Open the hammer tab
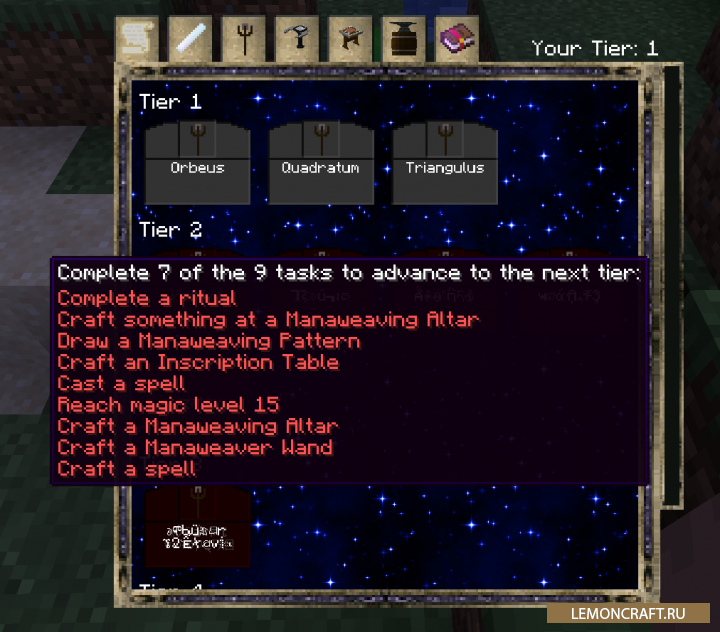Viewport: 720px width, 632px height. 297,40
